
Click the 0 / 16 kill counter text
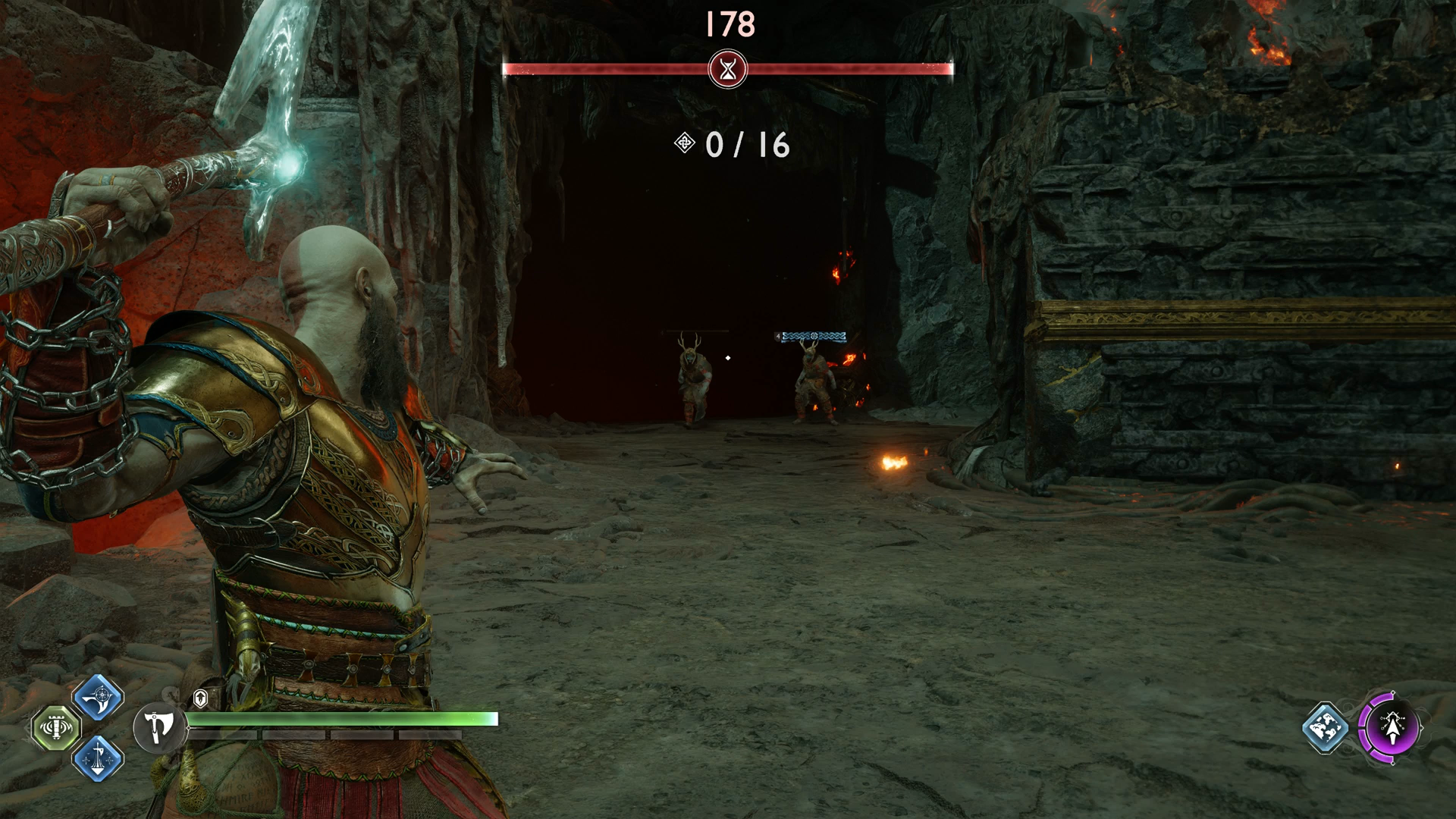click(747, 145)
